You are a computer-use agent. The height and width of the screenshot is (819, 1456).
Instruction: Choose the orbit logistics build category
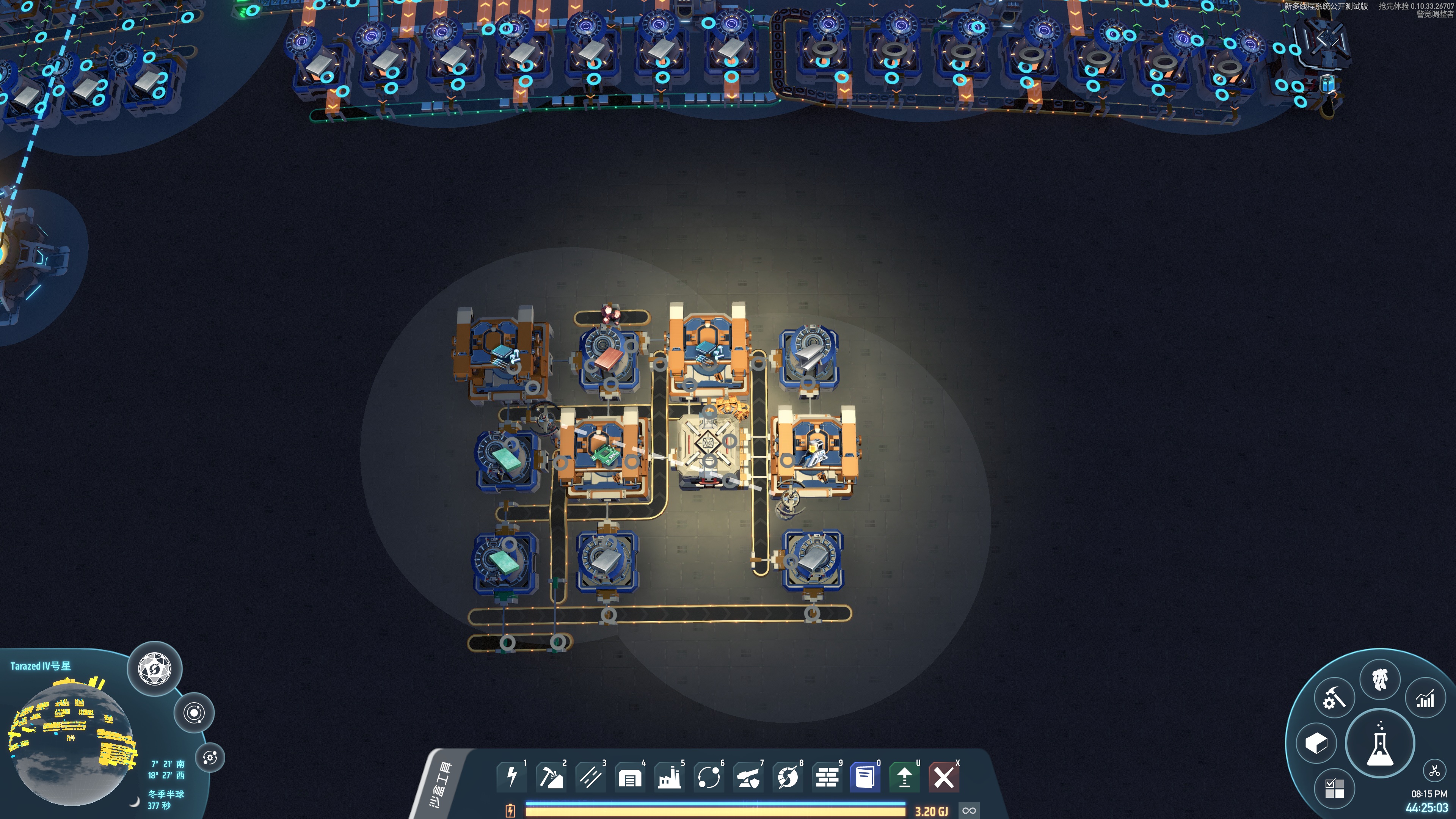tap(709, 777)
